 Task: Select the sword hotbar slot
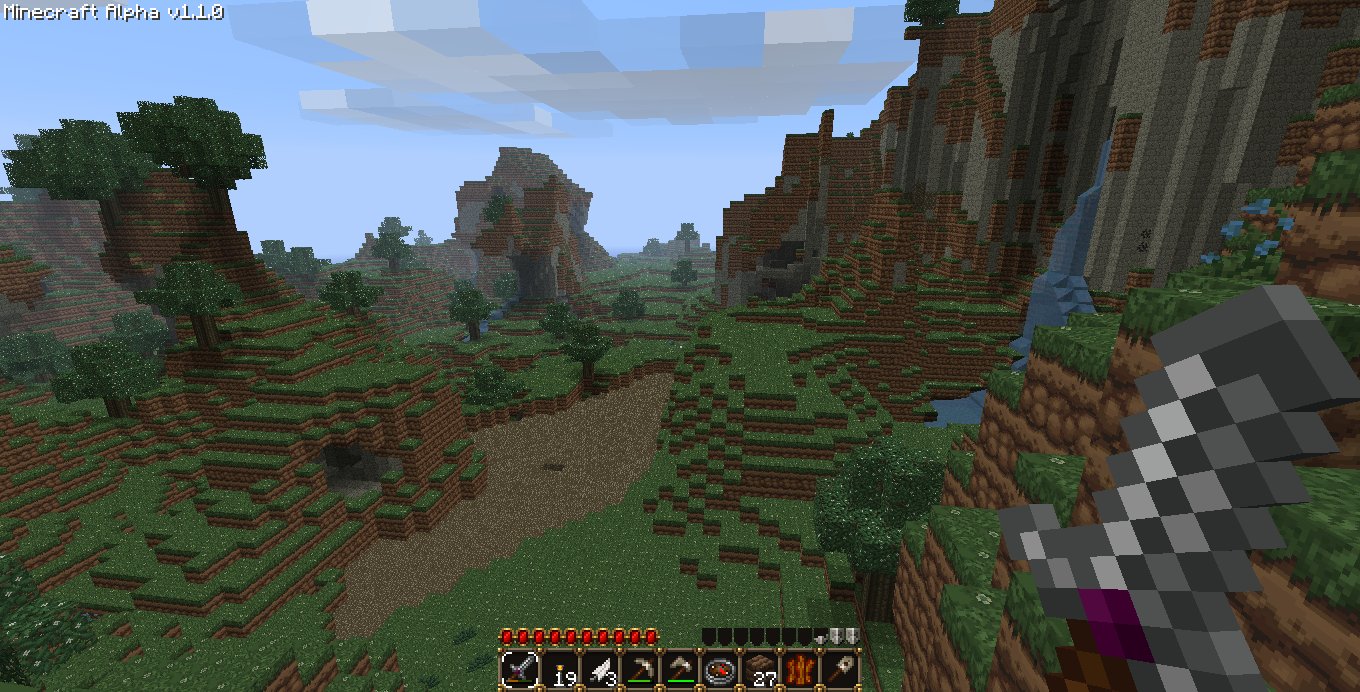[x=519, y=669]
